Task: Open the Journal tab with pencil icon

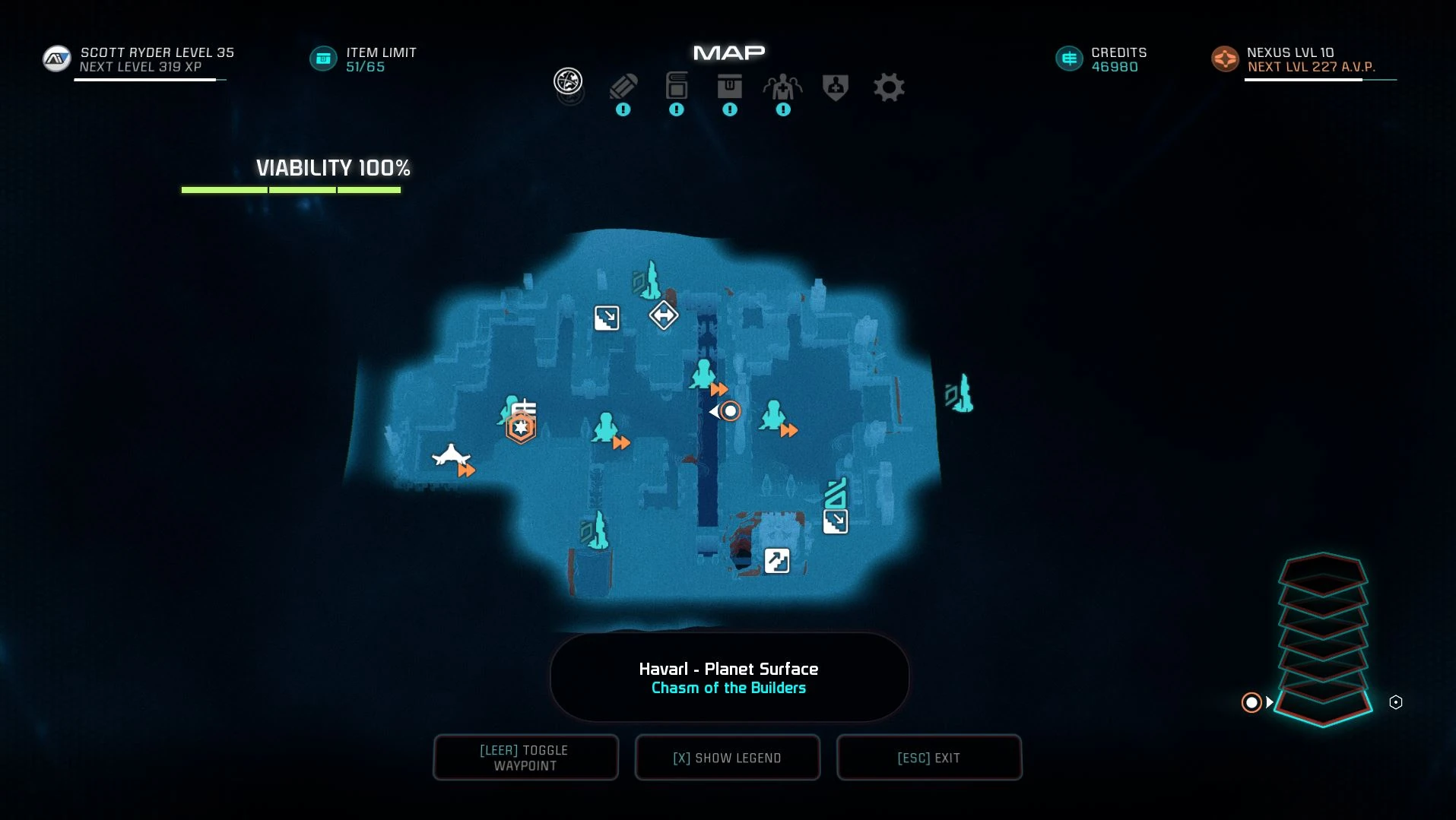Action: (623, 87)
